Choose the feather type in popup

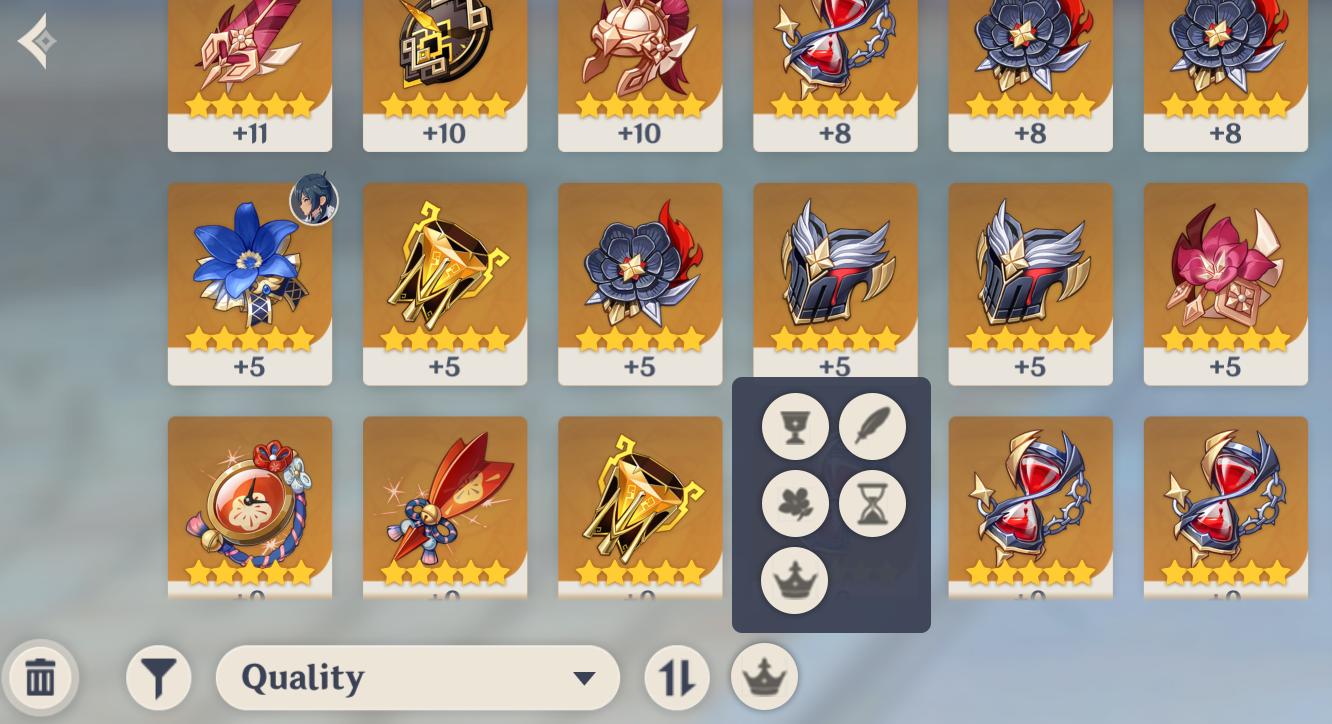point(872,427)
